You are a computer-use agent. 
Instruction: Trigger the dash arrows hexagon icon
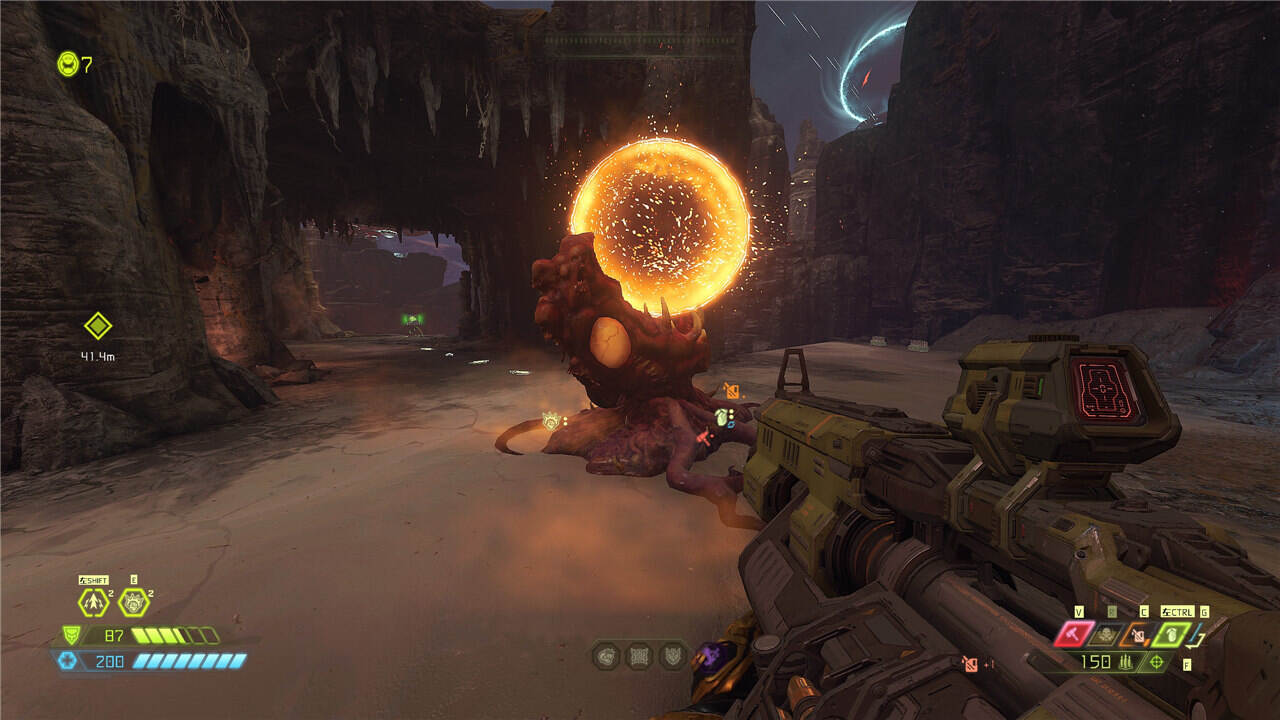click(x=94, y=602)
